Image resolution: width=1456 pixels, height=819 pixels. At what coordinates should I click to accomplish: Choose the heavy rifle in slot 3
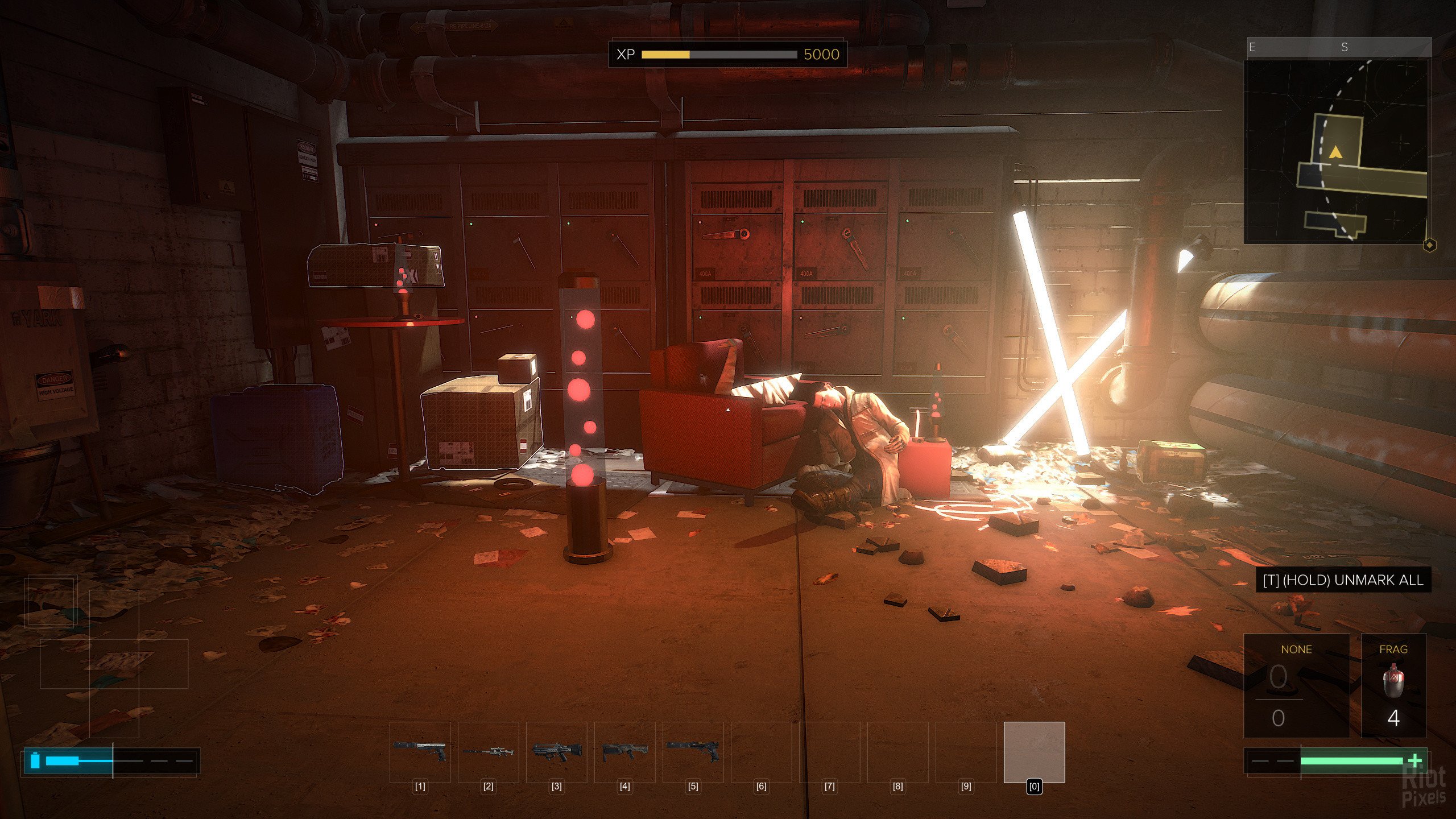click(556, 752)
